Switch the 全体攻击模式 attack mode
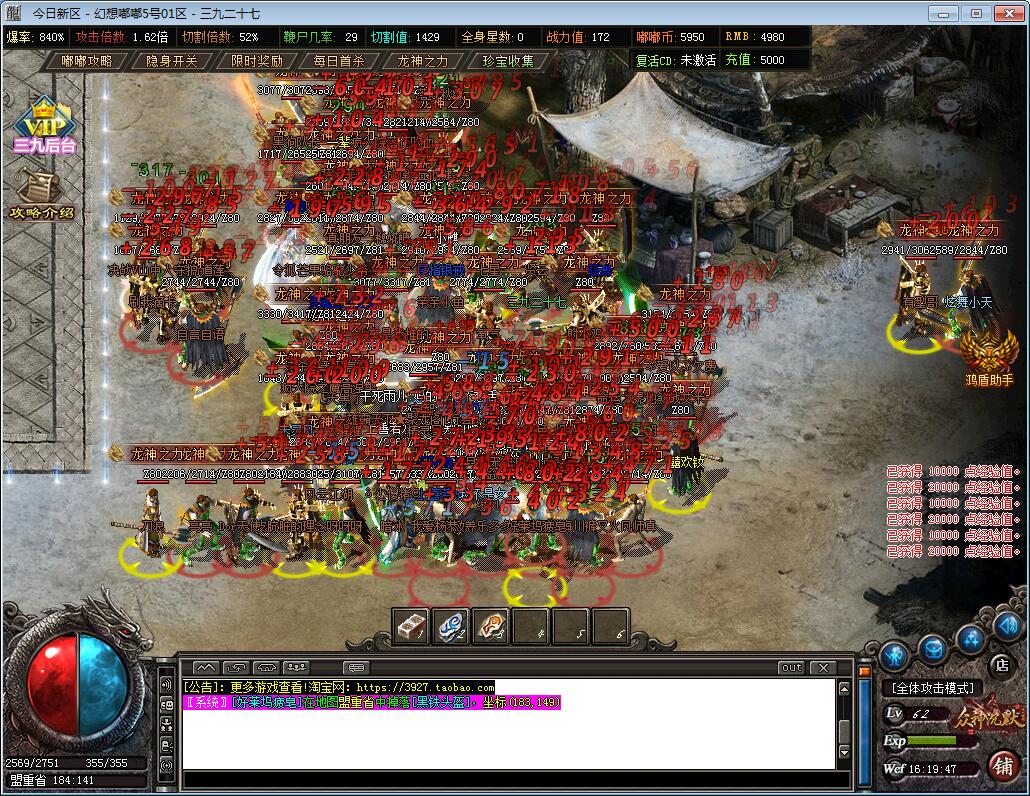 point(933,688)
